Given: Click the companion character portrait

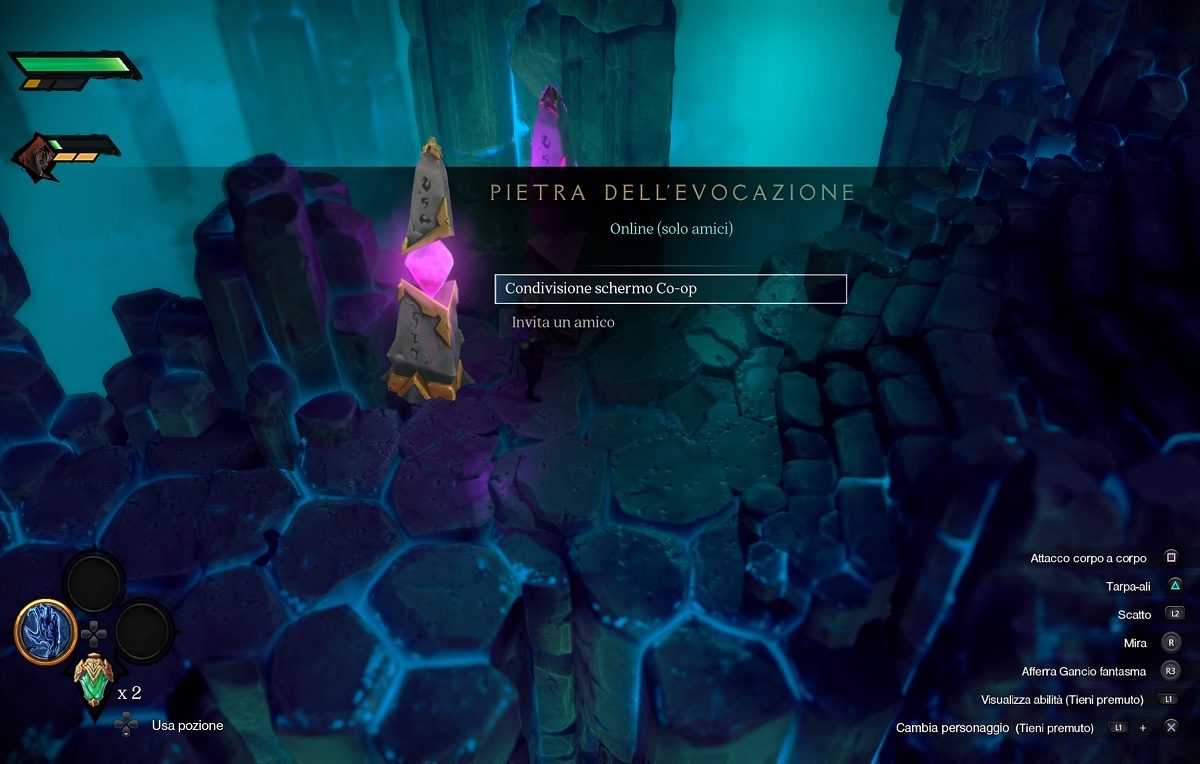Looking at the screenshot, I should [x=34, y=155].
